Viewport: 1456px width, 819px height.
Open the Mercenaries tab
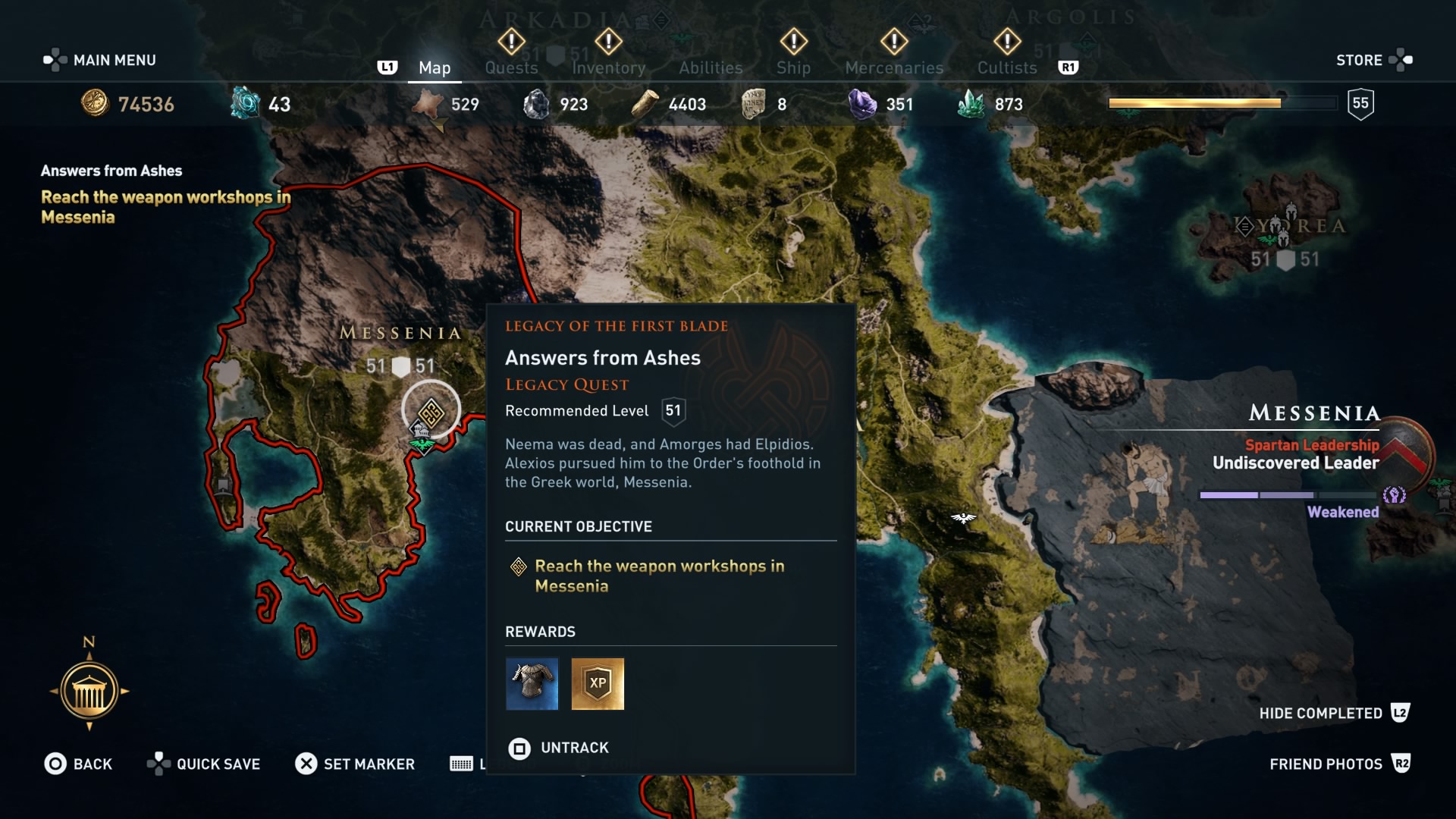pos(893,67)
